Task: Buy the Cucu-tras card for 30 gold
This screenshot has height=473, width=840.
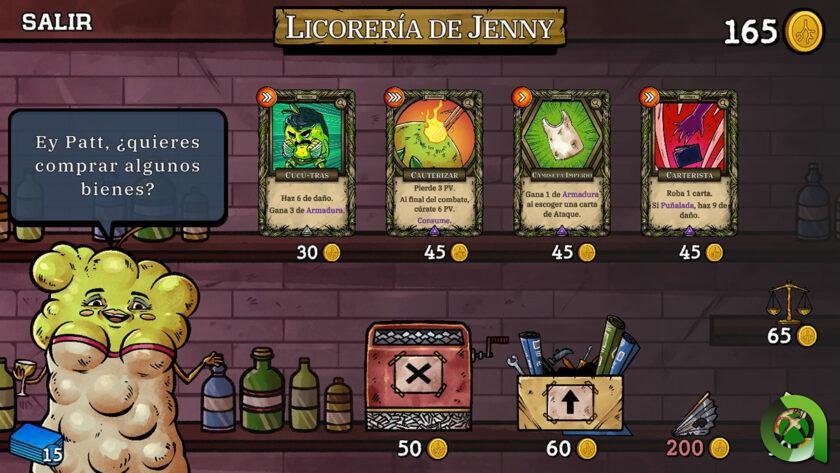Action: pyautogui.click(x=305, y=163)
